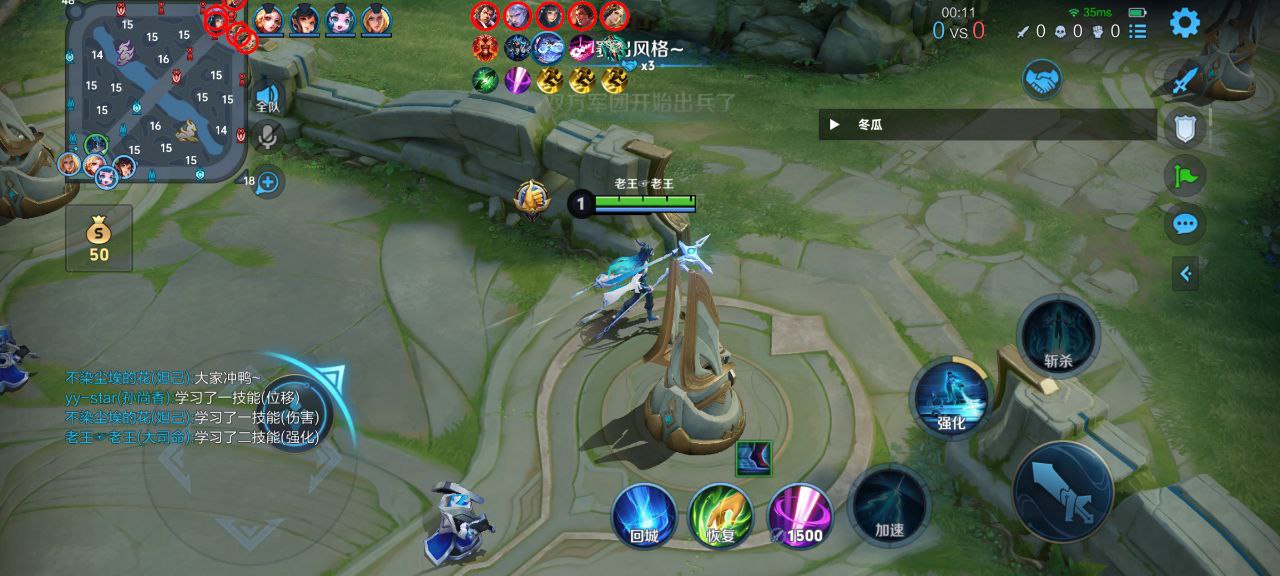The image size is (1280, 576).
Task: Toggle the microphone voice chat
Action: pyautogui.click(x=268, y=135)
